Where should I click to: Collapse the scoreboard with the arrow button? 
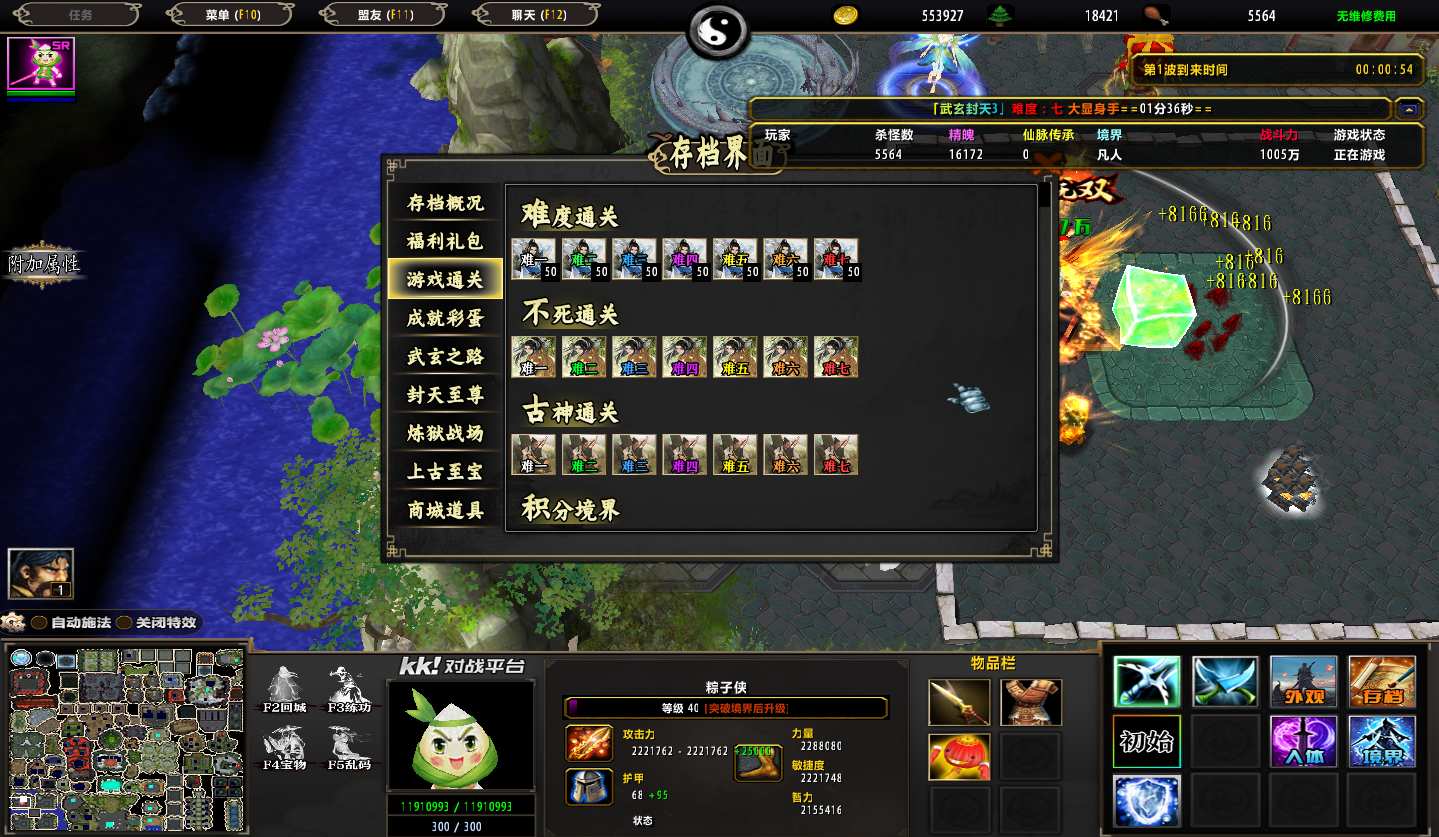click(1409, 109)
